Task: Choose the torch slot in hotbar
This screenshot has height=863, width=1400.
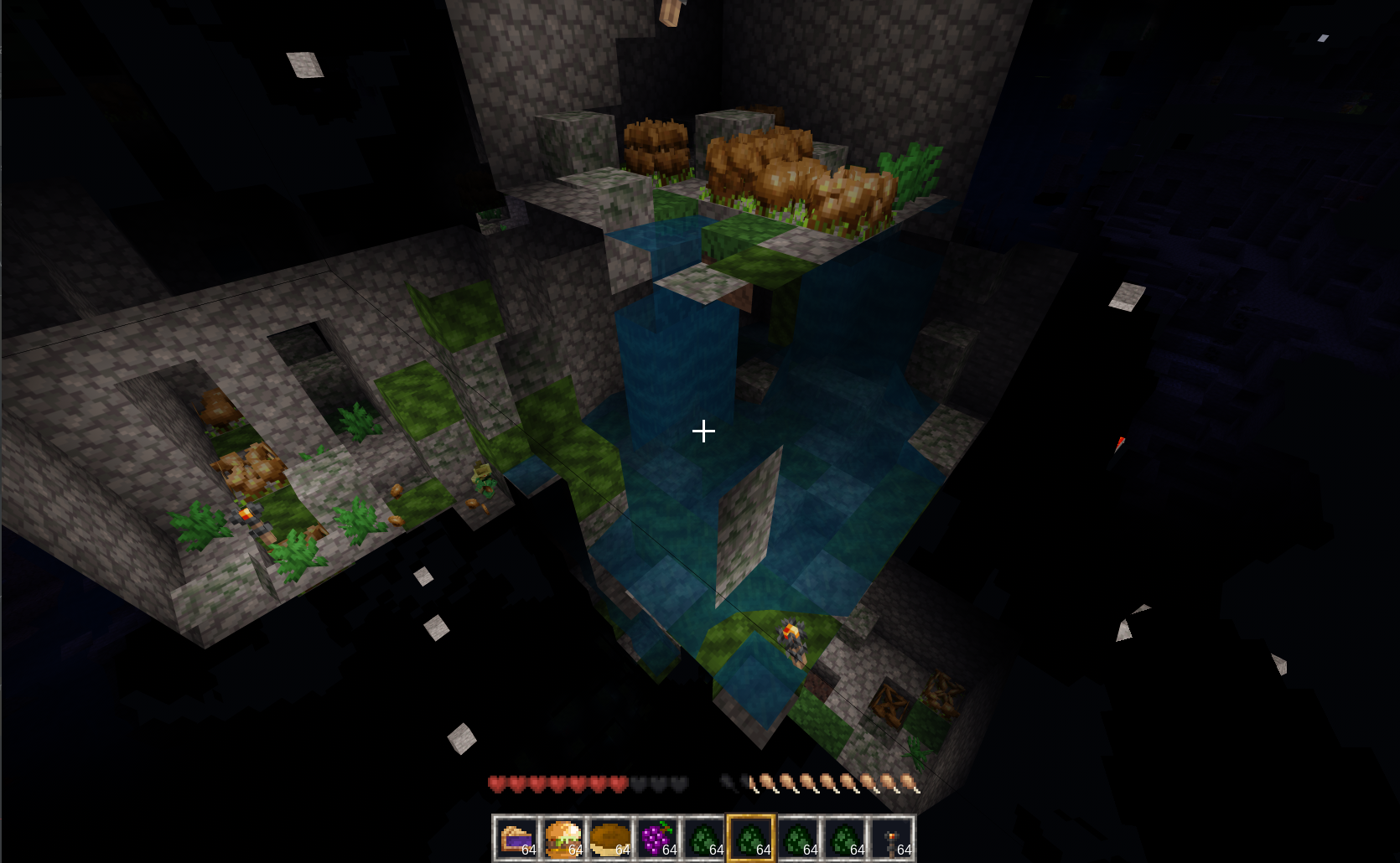Action: pyautogui.click(x=892, y=837)
